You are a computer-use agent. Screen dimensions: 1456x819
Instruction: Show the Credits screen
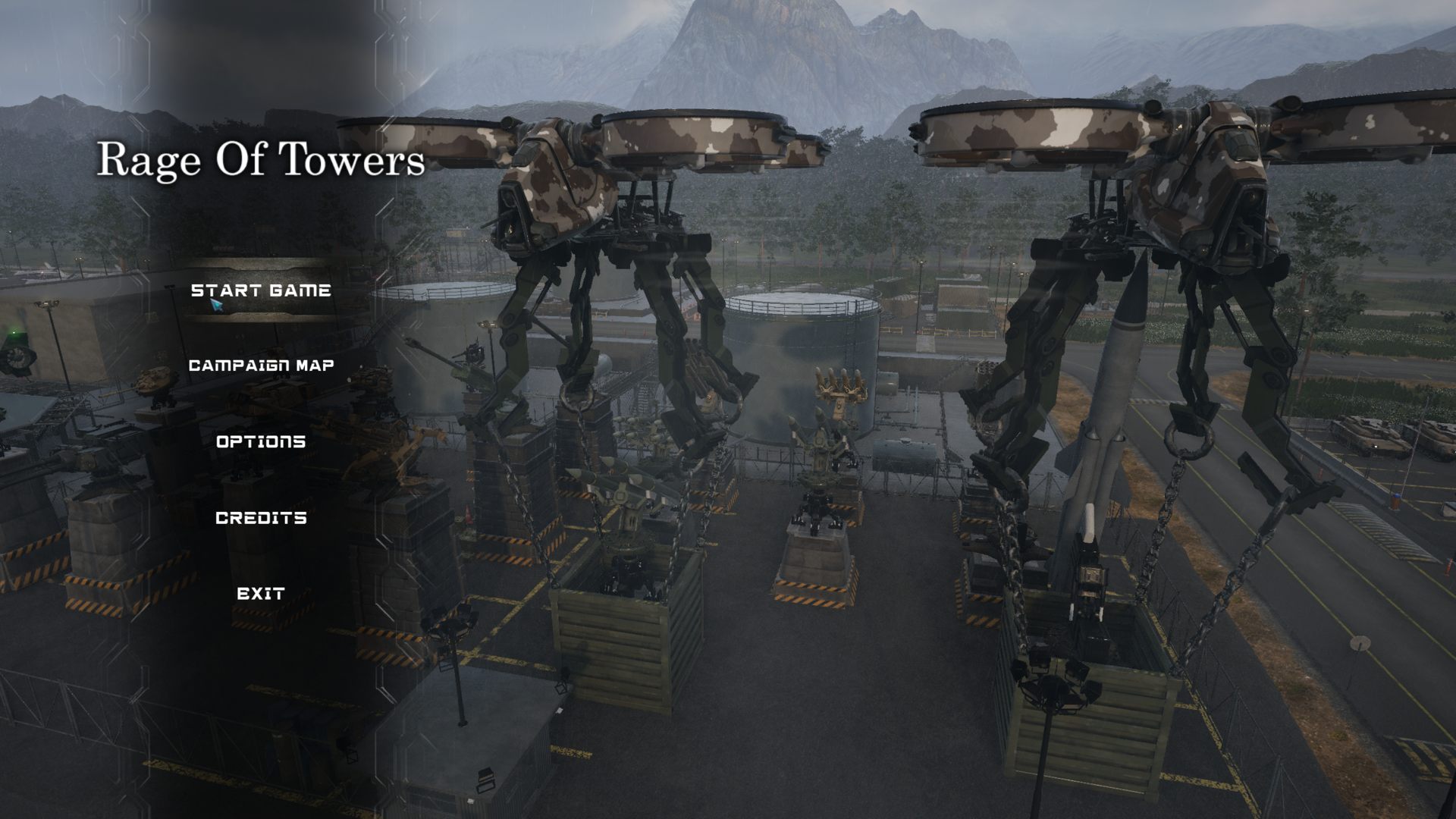point(261,518)
